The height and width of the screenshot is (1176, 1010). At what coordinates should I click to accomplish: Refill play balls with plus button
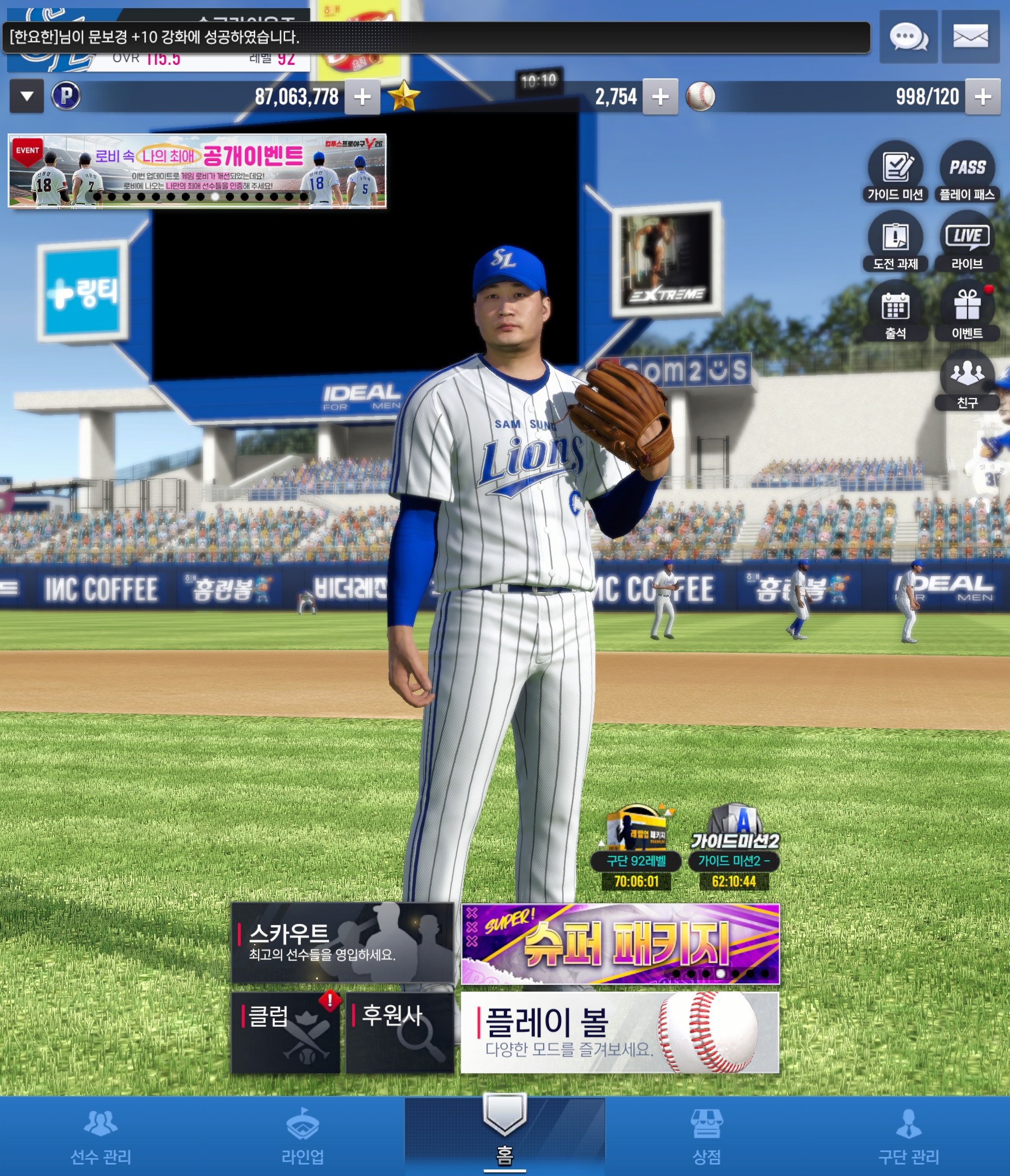click(x=982, y=97)
